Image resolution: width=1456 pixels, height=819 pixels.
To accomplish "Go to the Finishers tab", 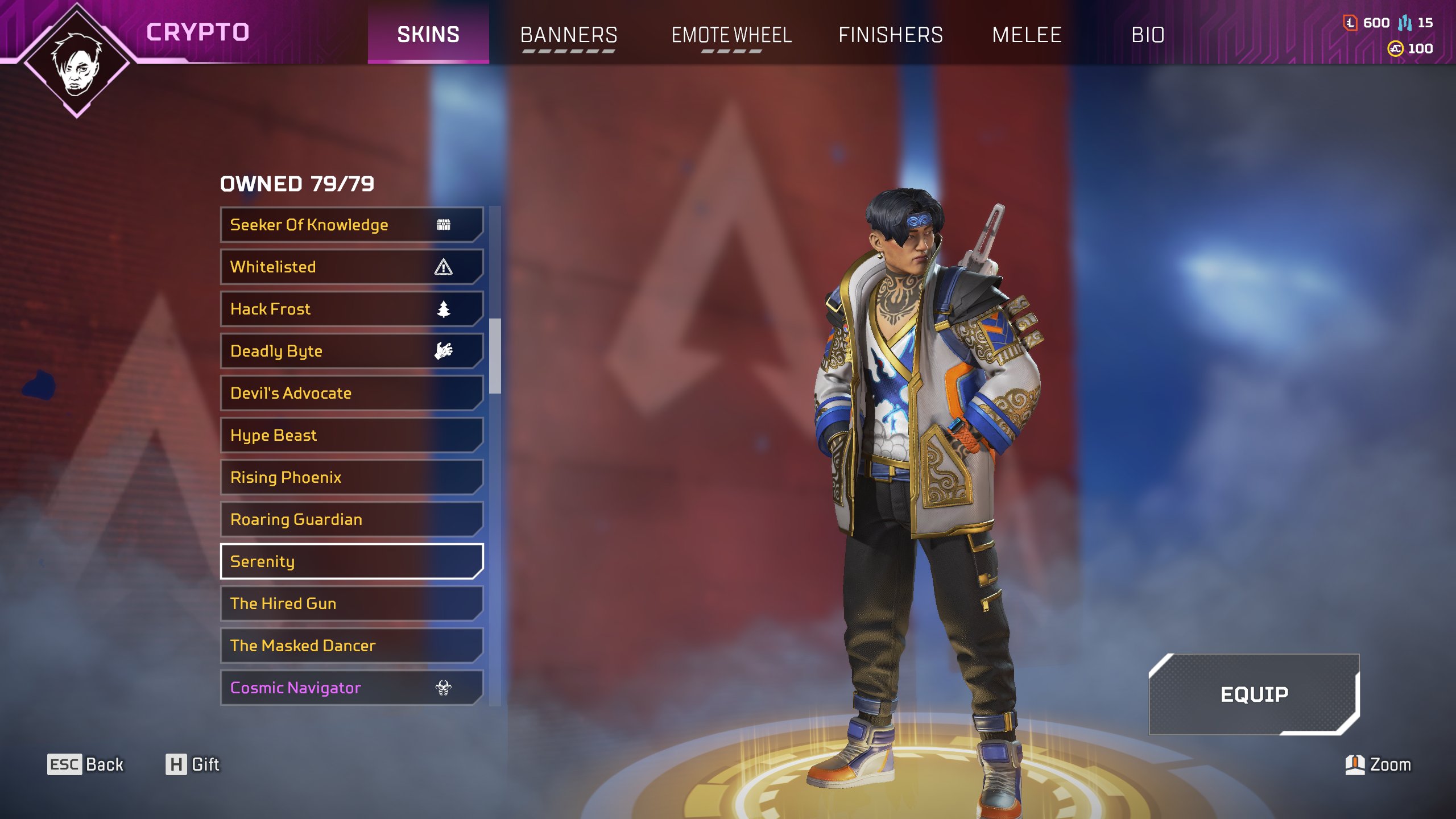I will [x=891, y=35].
